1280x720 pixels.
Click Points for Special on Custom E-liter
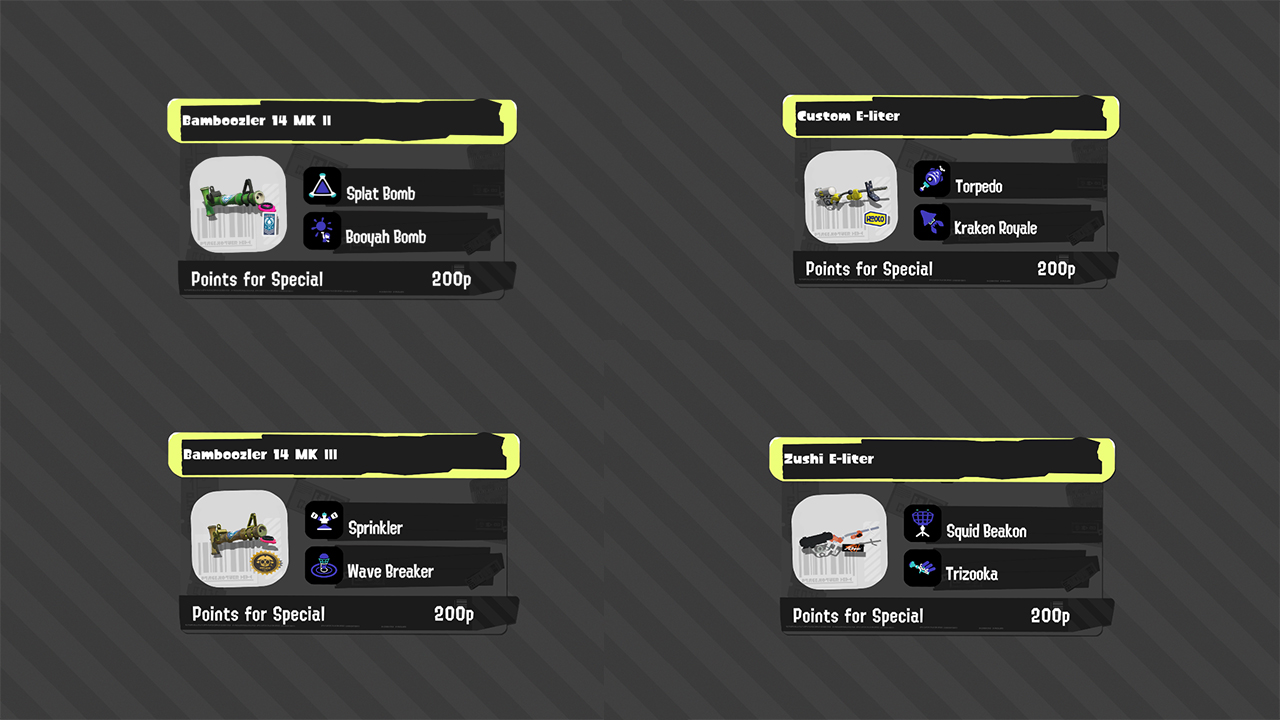click(868, 268)
